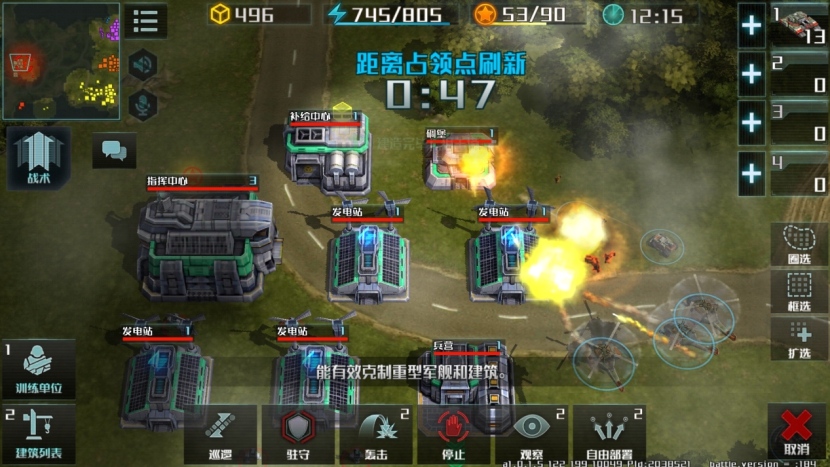Screen dimensions: 830x467
Task: Open the minimap in the corner
Action: coord(60,60)
